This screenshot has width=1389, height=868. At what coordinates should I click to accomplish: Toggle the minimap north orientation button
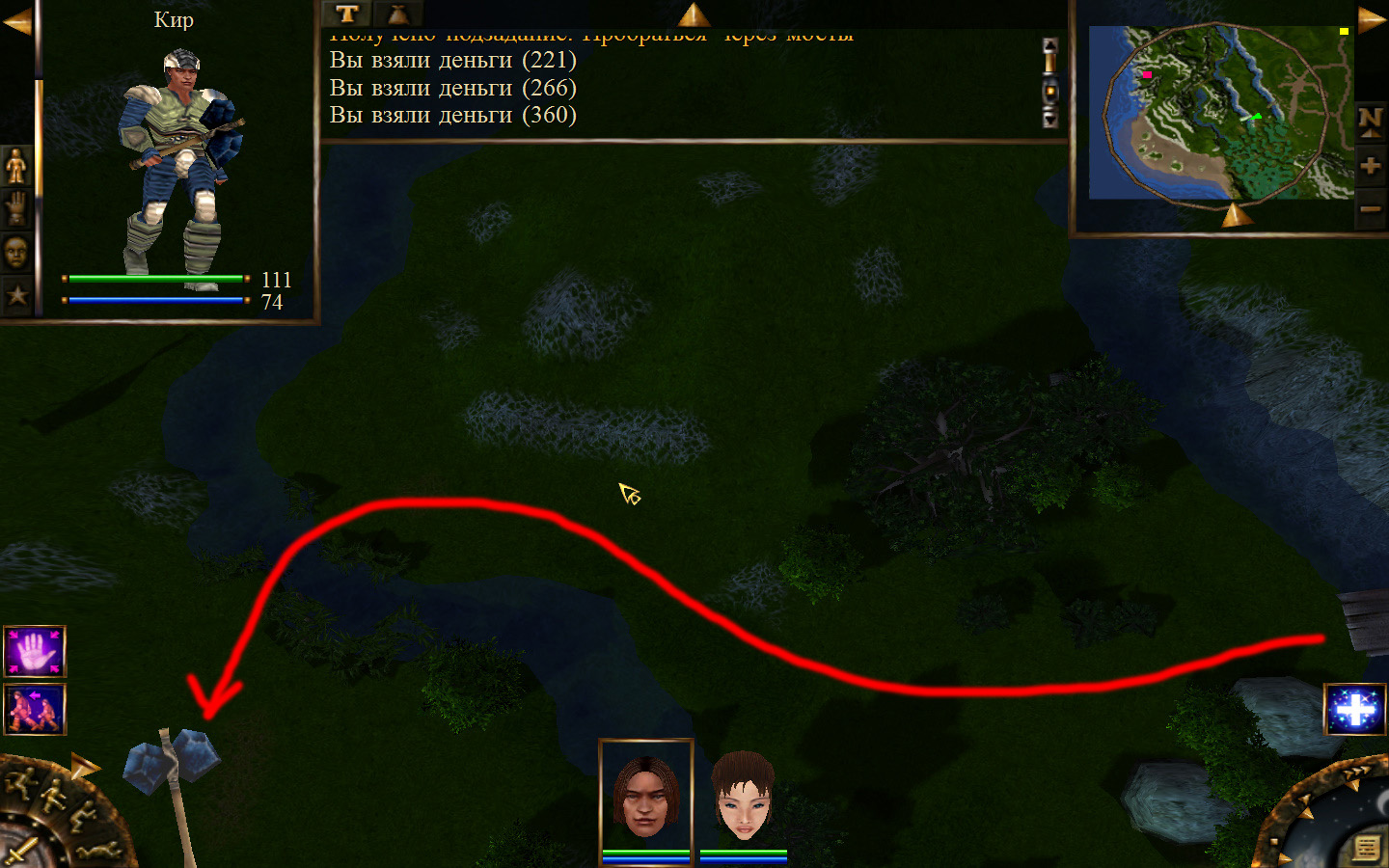[1370, 121]
